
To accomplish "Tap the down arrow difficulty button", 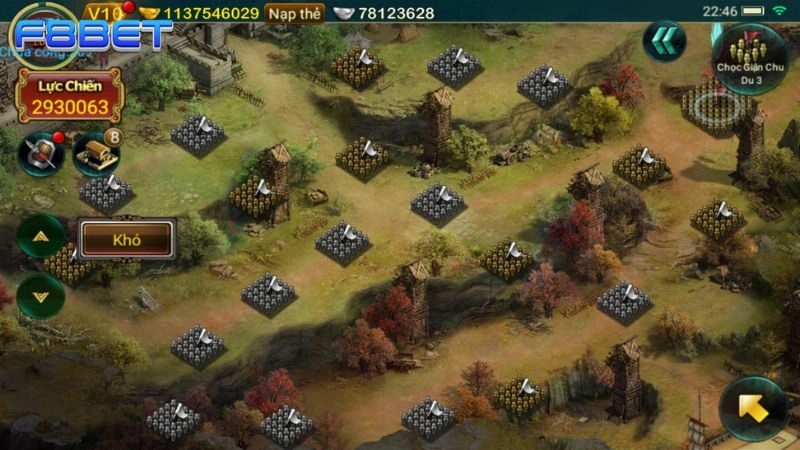I will coord(41,296).
